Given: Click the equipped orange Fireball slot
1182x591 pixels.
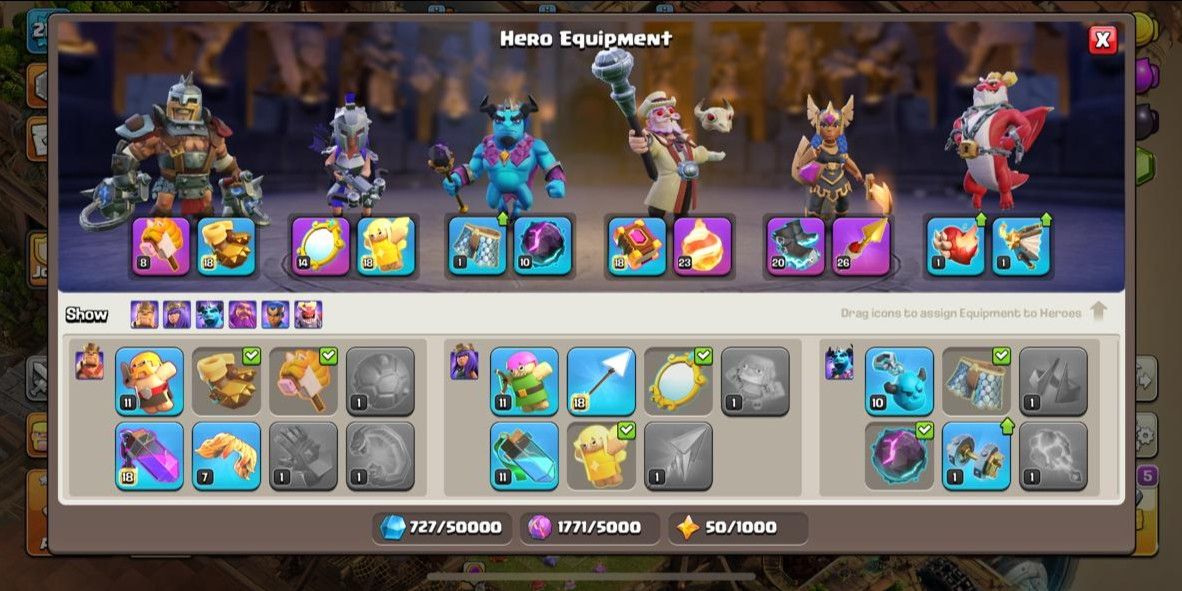Looking at the screenshot, I should coord(702,246).
